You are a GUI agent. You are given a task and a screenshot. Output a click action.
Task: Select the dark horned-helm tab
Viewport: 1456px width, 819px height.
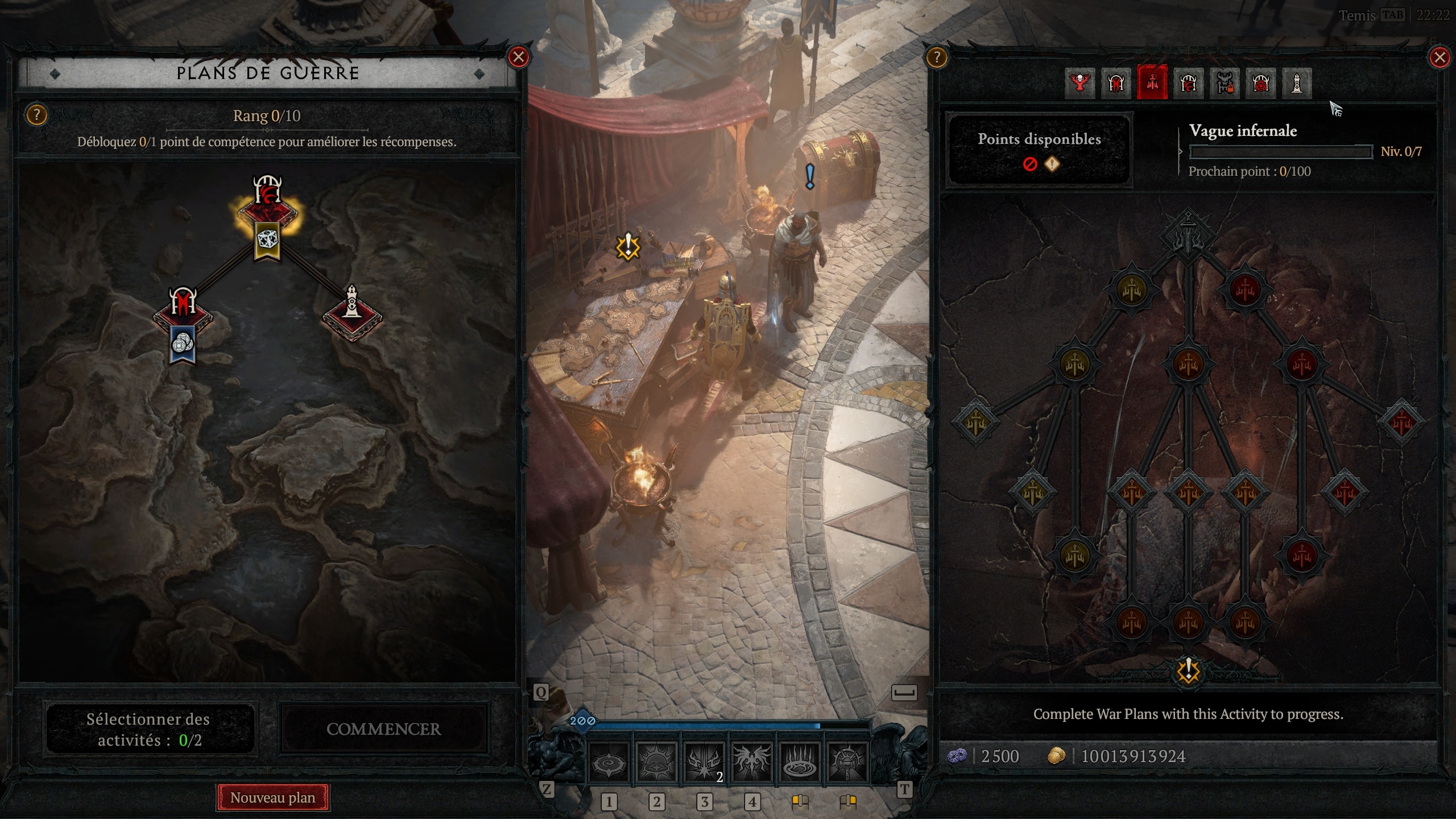[x=1189, y=84]
